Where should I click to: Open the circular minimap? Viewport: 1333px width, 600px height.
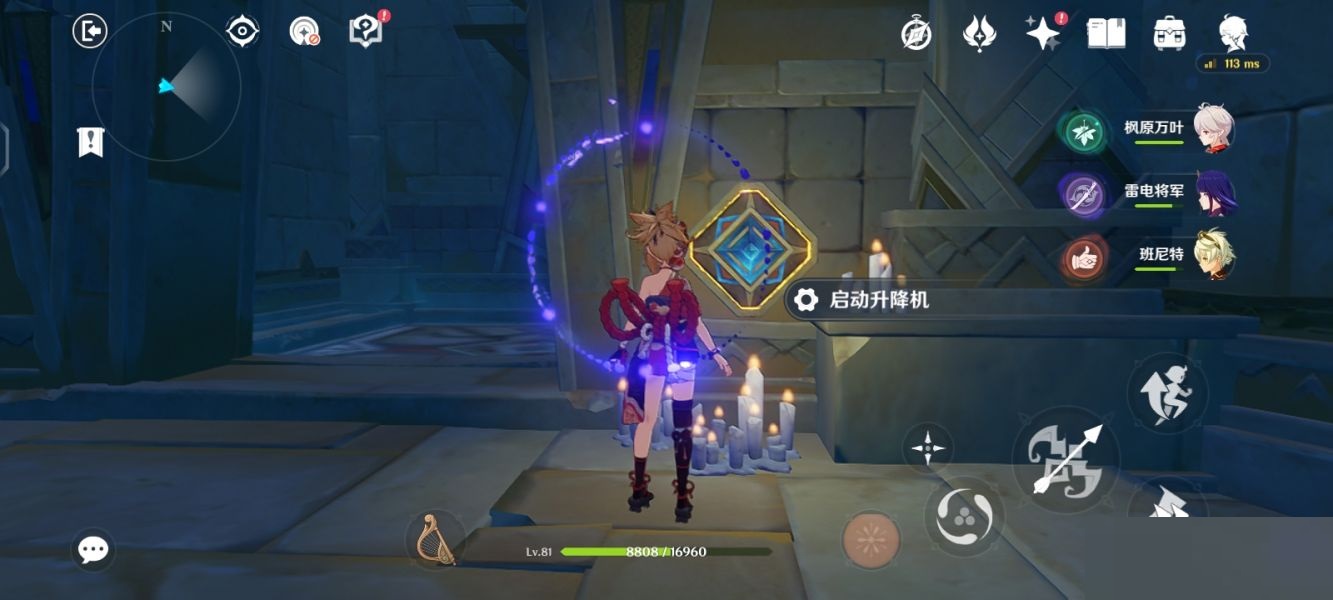166,87
